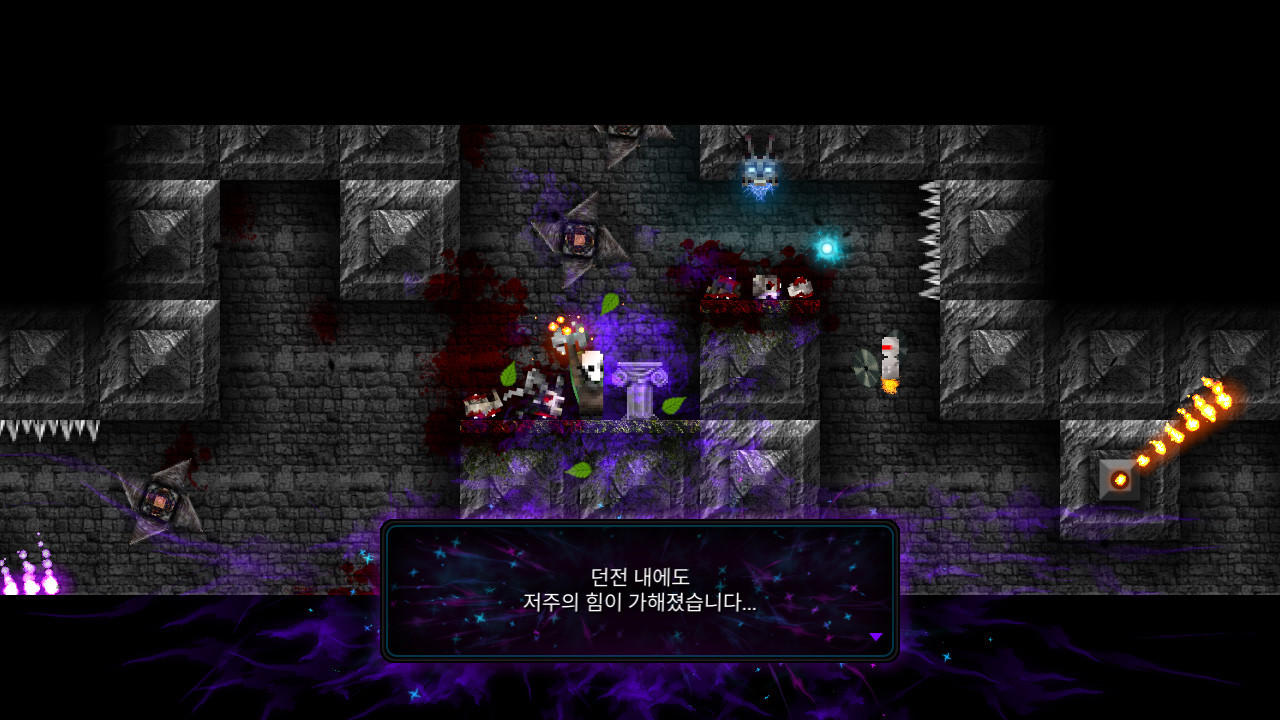Click the glowing cyan orb beside the wall spikes
The image size is (1280, 720).
pos(827,245)
